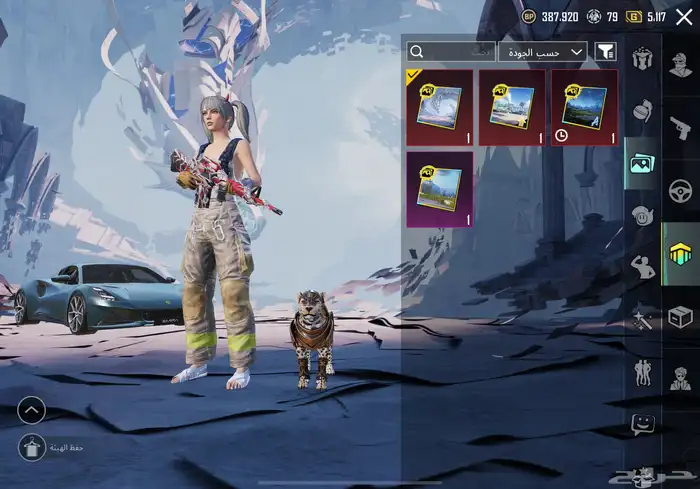
Task: Select the equipped lobby theme with checkmark
Action: point(439,107)
